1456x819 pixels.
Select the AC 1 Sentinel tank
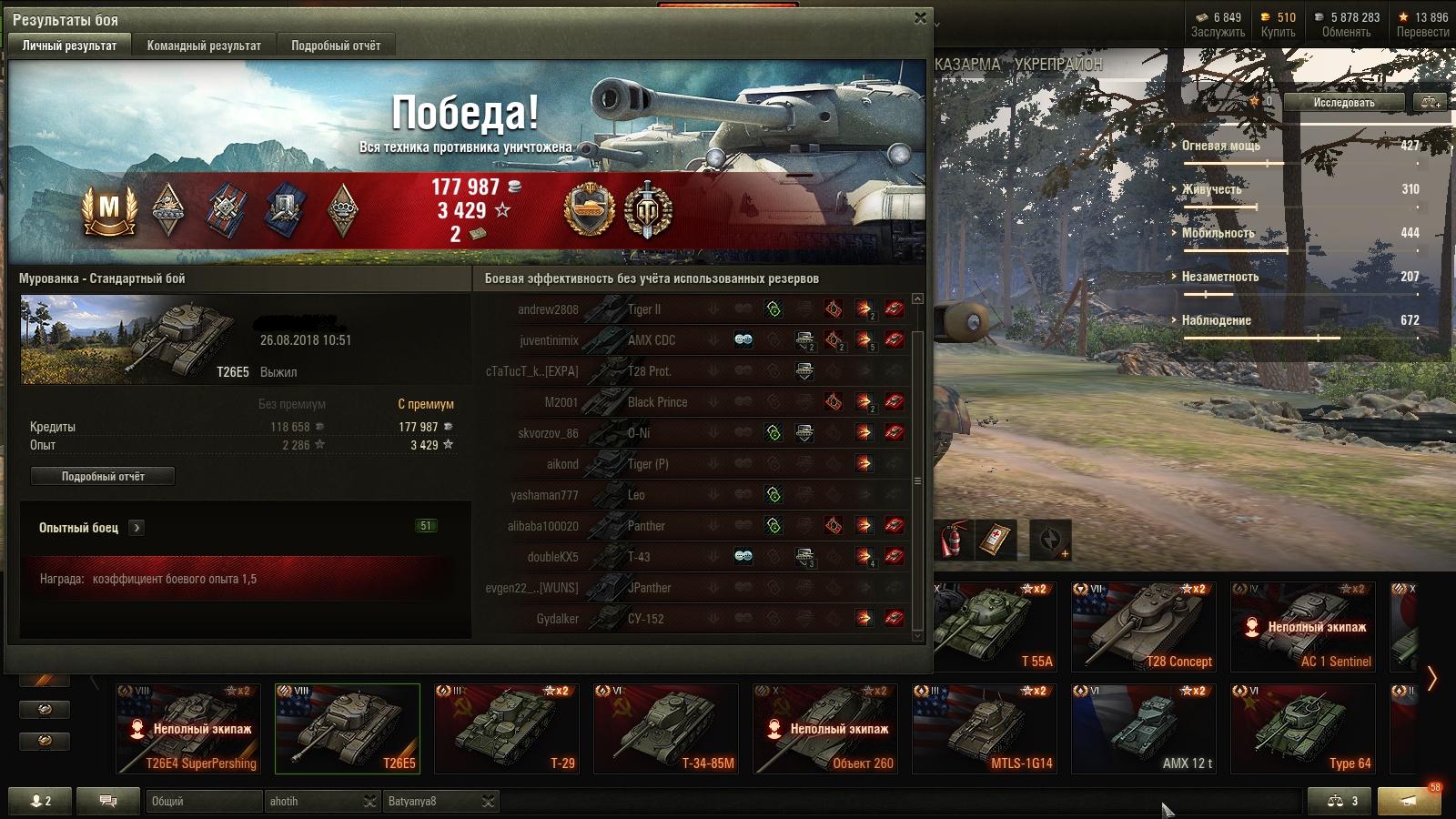[x=1303, y=627]
